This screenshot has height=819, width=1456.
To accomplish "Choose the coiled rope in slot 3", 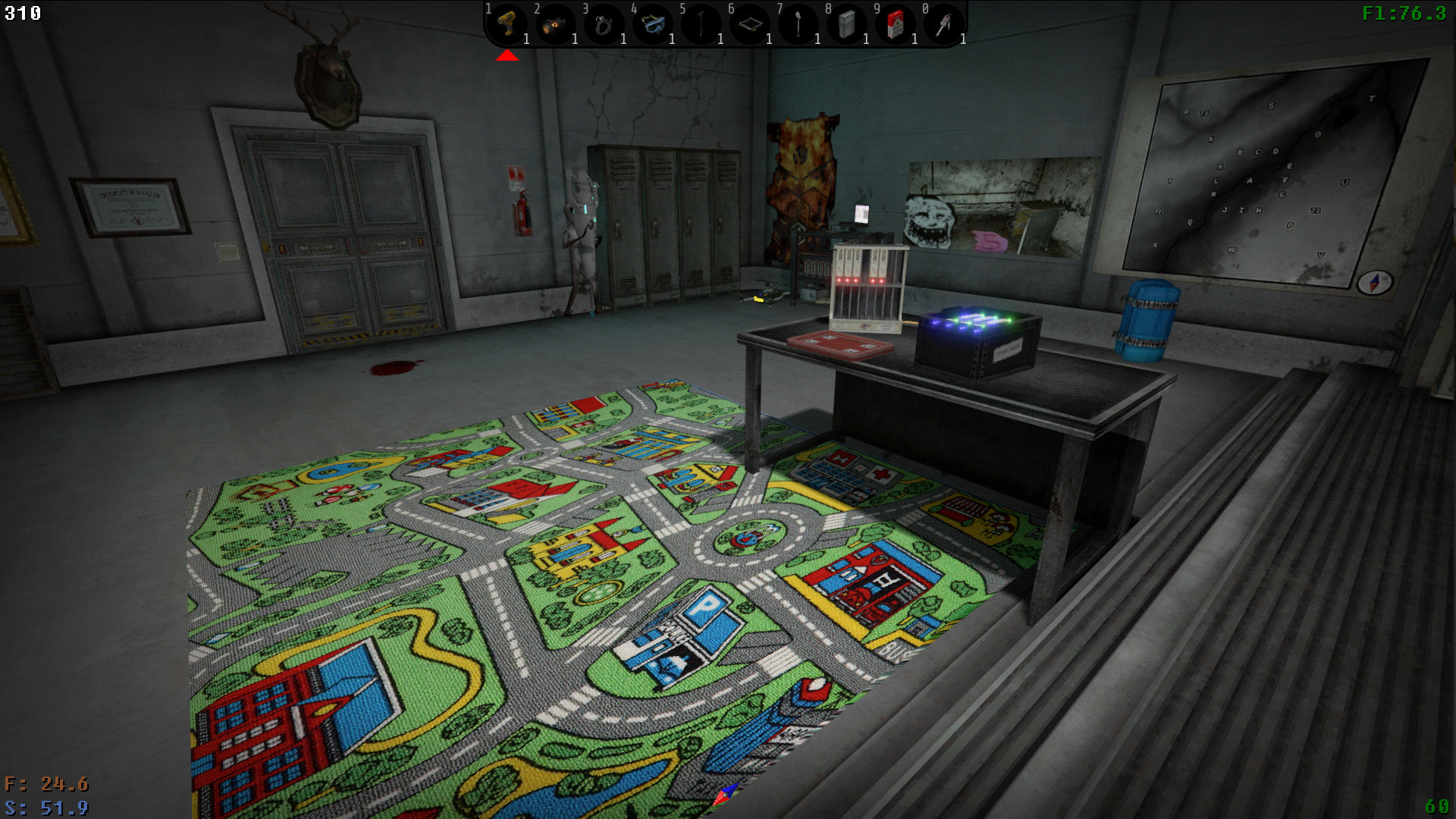I will coord(604,25).
